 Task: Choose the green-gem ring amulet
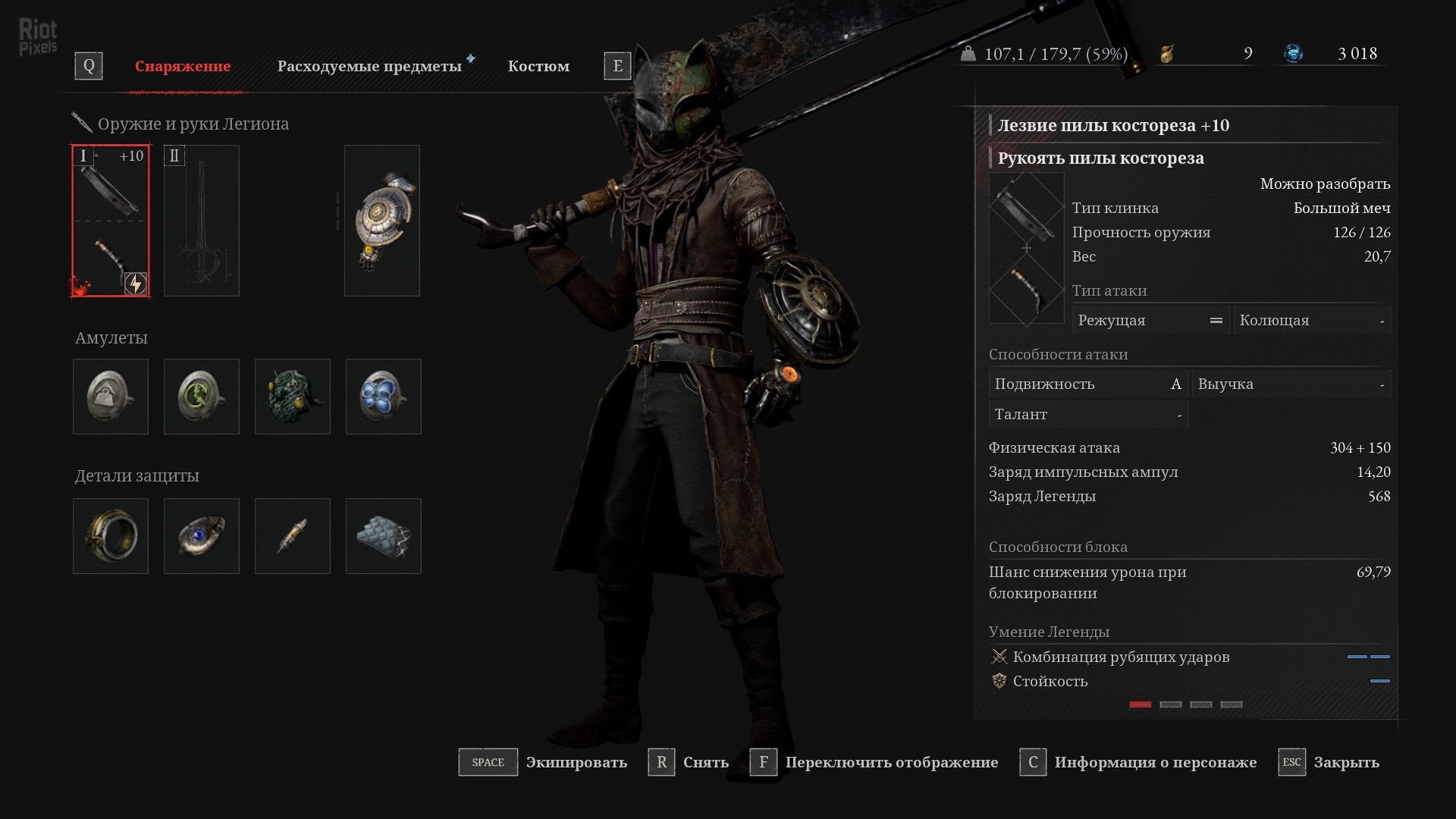(x=202, y=397)
